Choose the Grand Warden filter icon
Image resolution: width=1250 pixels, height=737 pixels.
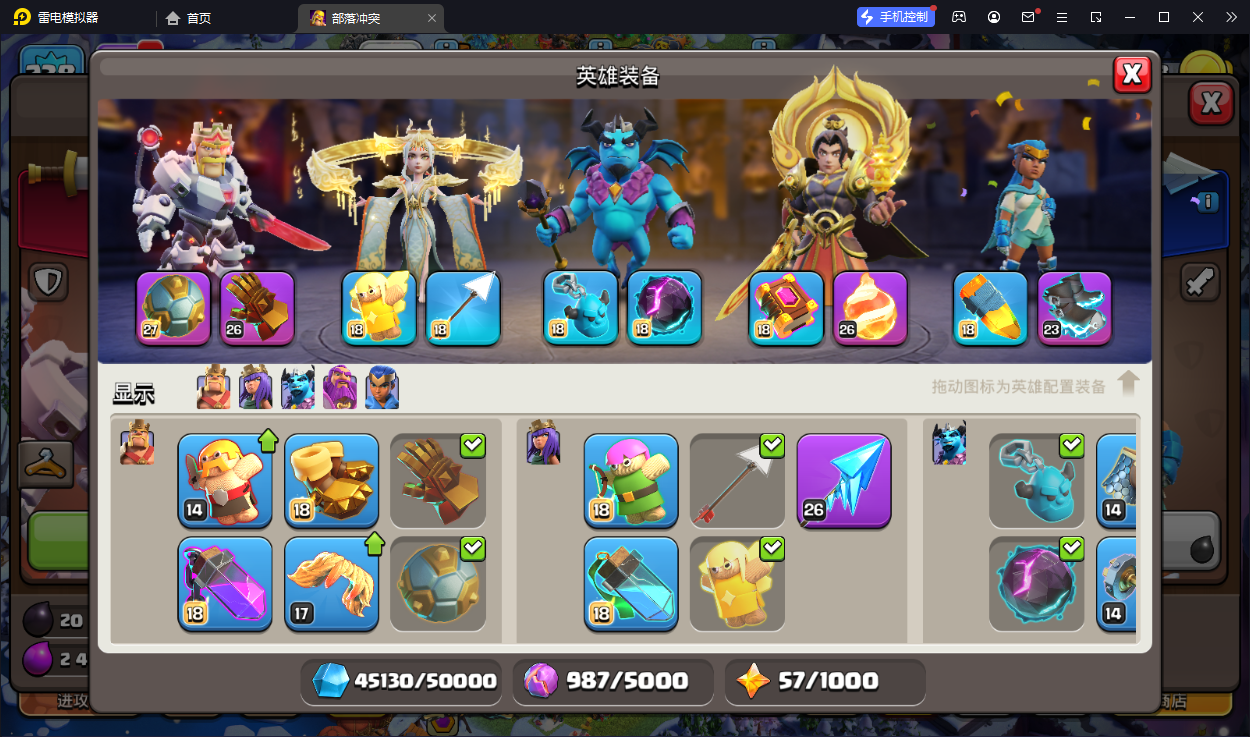340,388
